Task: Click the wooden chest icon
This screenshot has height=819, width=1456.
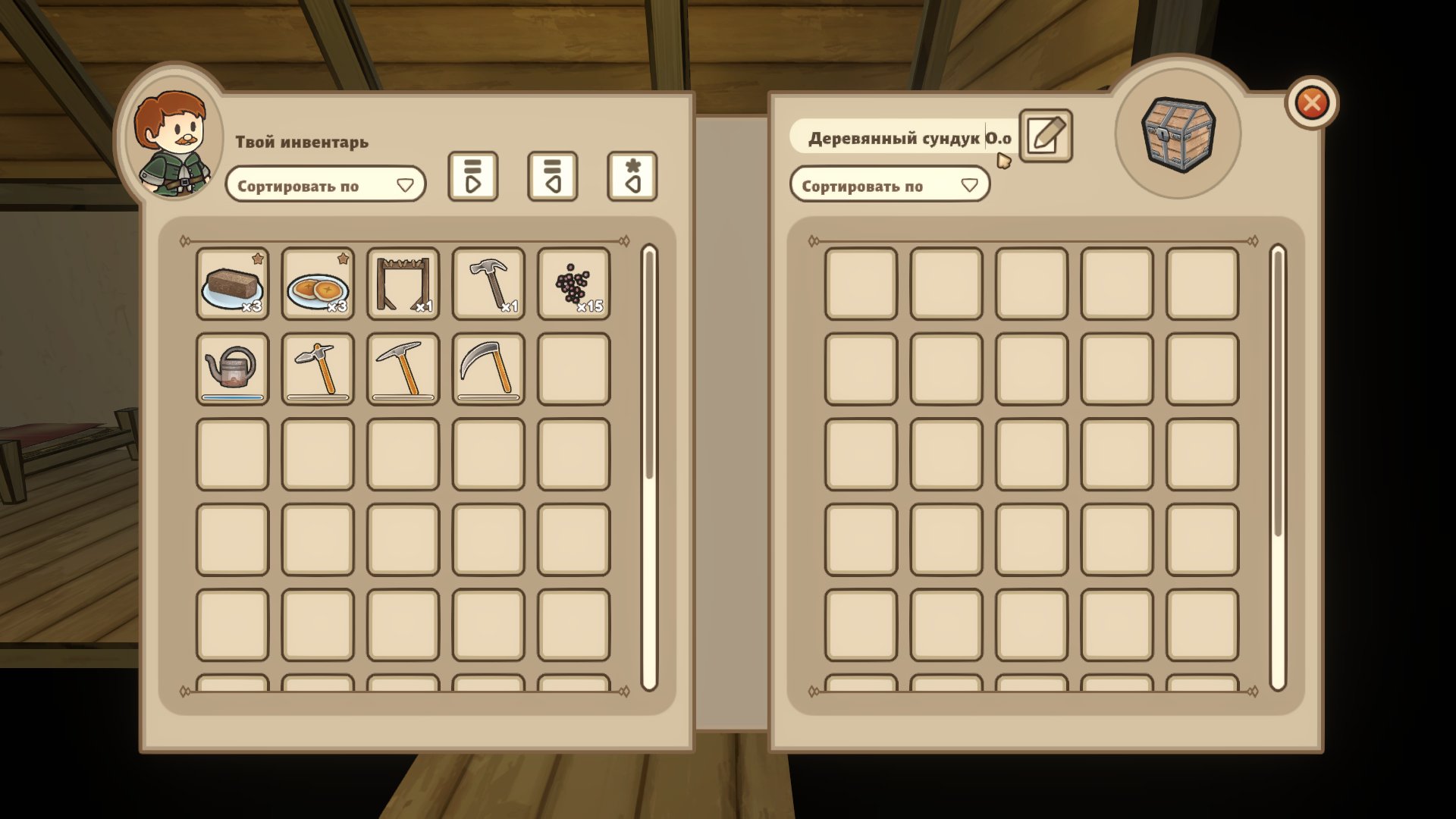Action: pos(1178,134)
